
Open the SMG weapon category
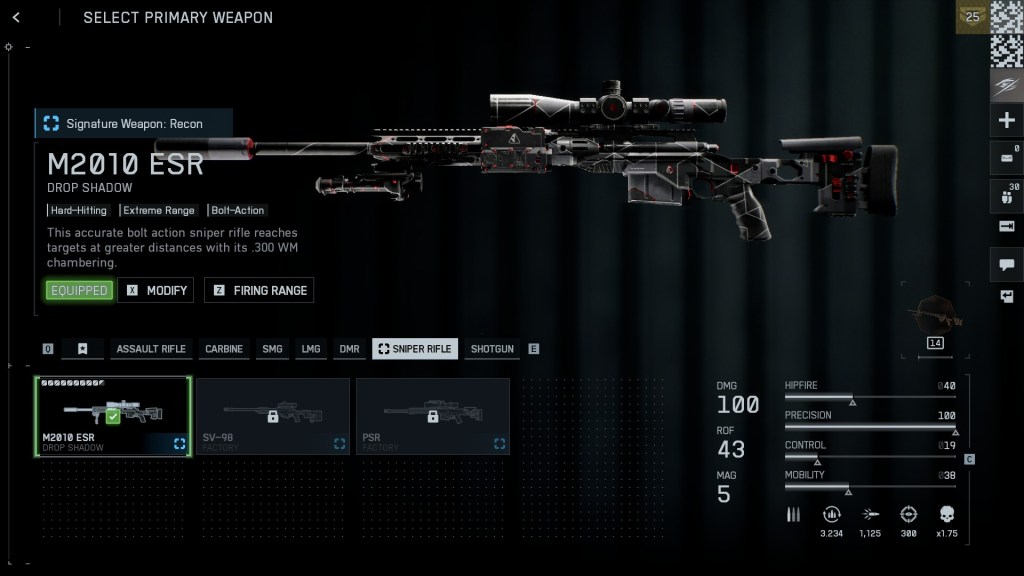click(272, 349)
